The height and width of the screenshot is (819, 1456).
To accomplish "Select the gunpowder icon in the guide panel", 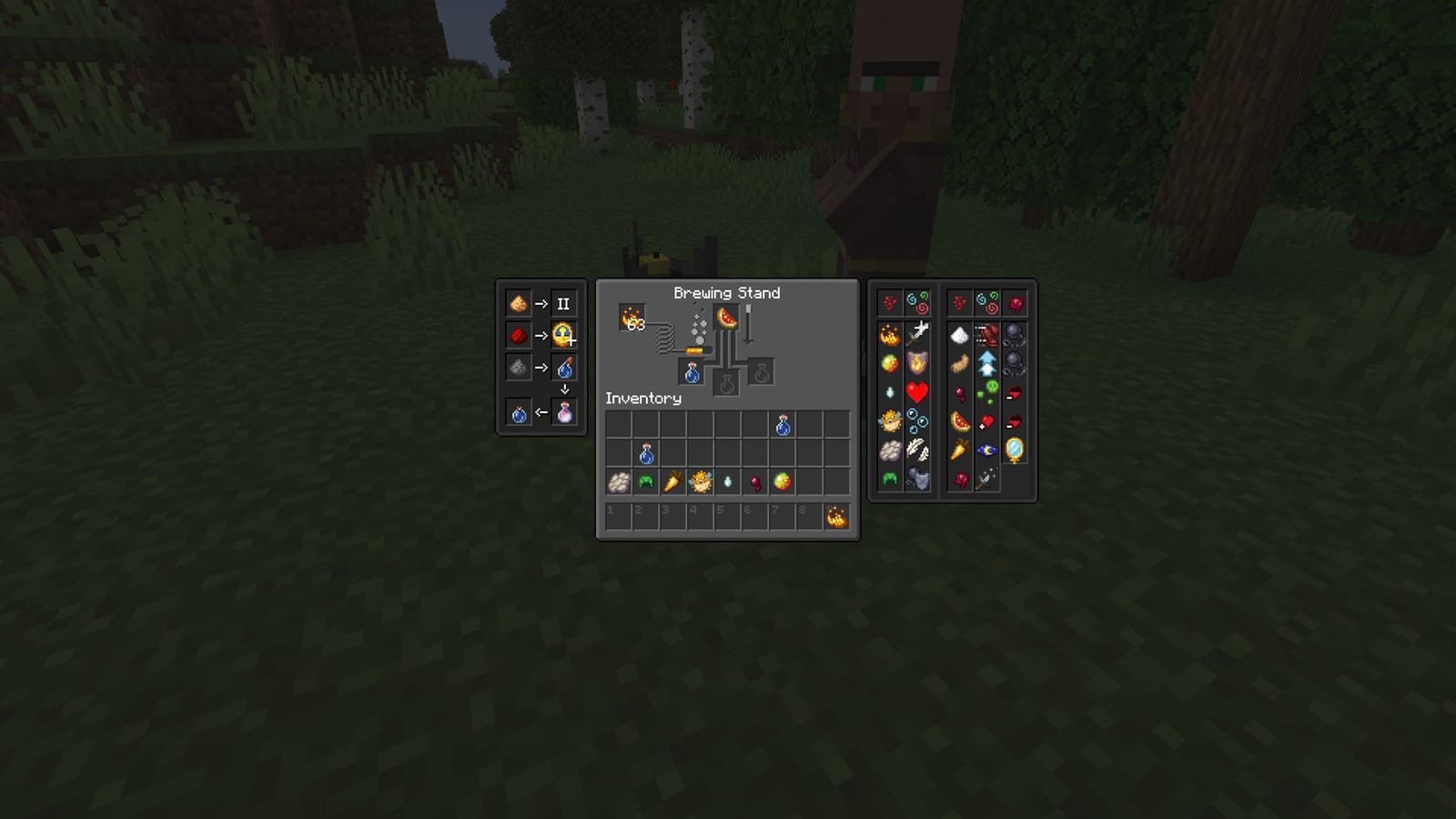I will [x=519, y=367].
